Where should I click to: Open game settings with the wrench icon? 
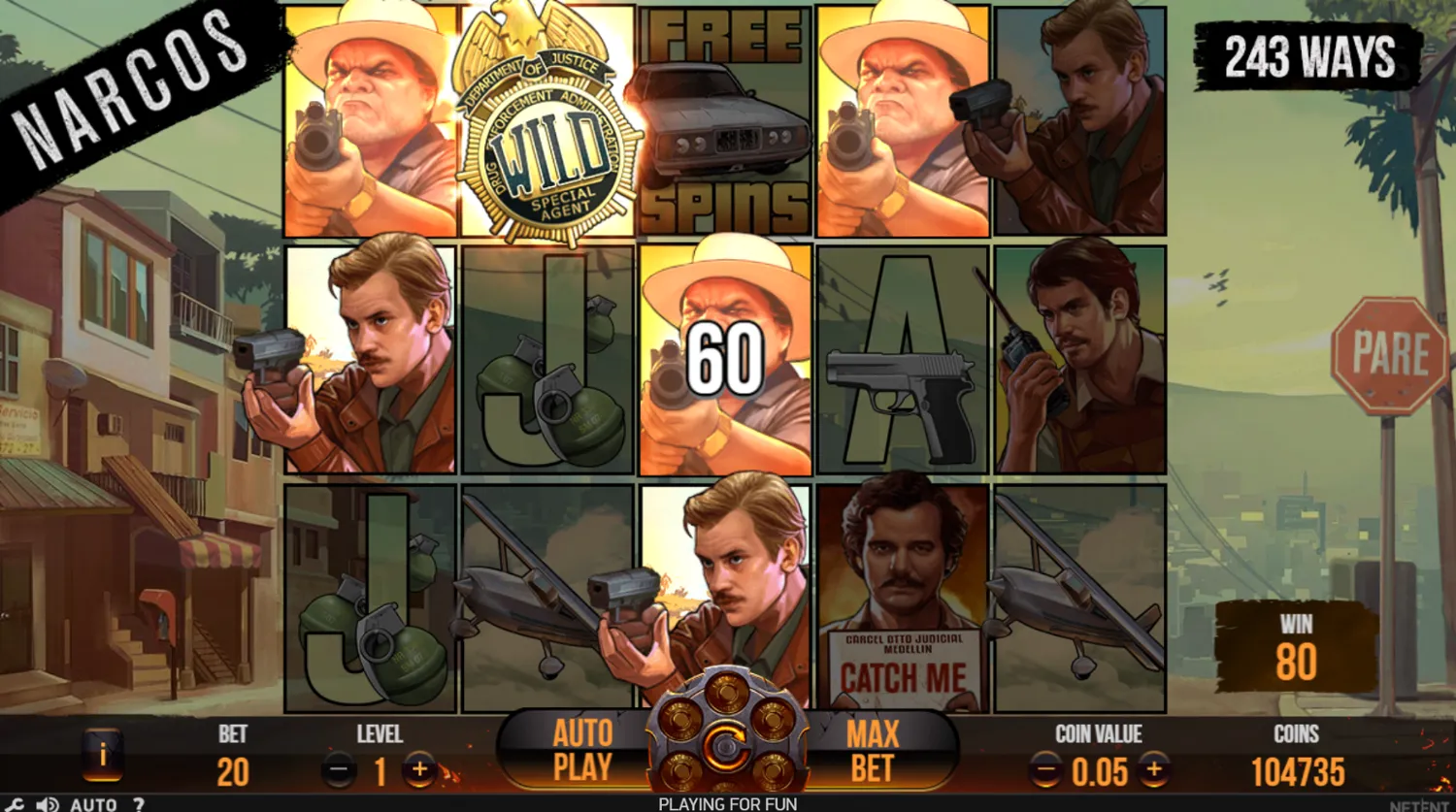14,803
